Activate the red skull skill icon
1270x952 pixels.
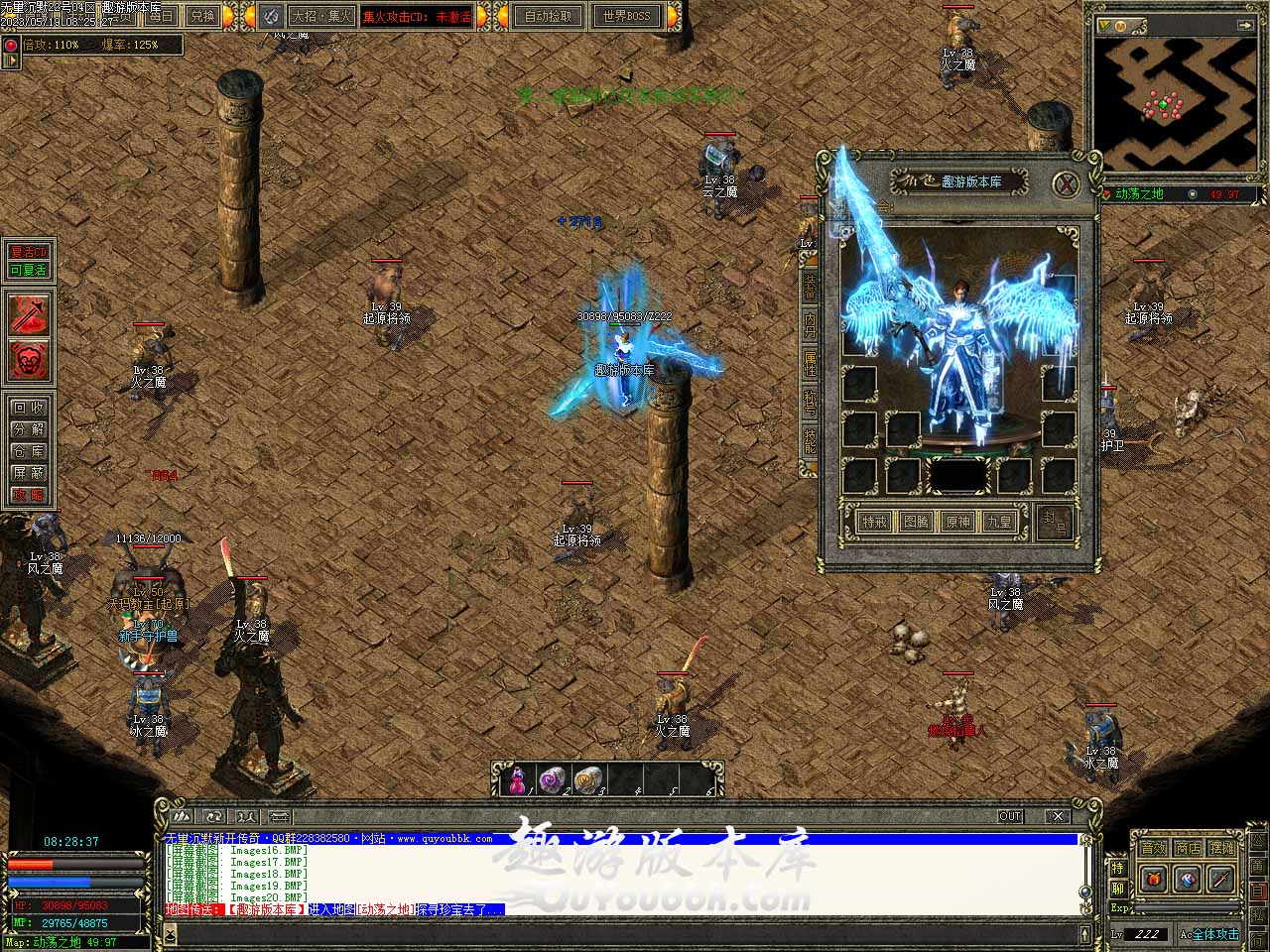(x=29, y=360)
